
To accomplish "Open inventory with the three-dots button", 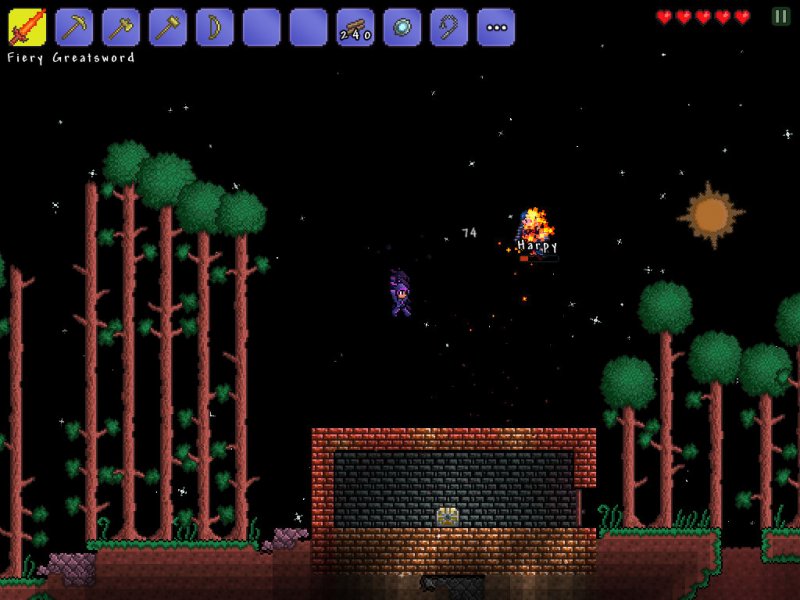I will (x=496, y=27).
